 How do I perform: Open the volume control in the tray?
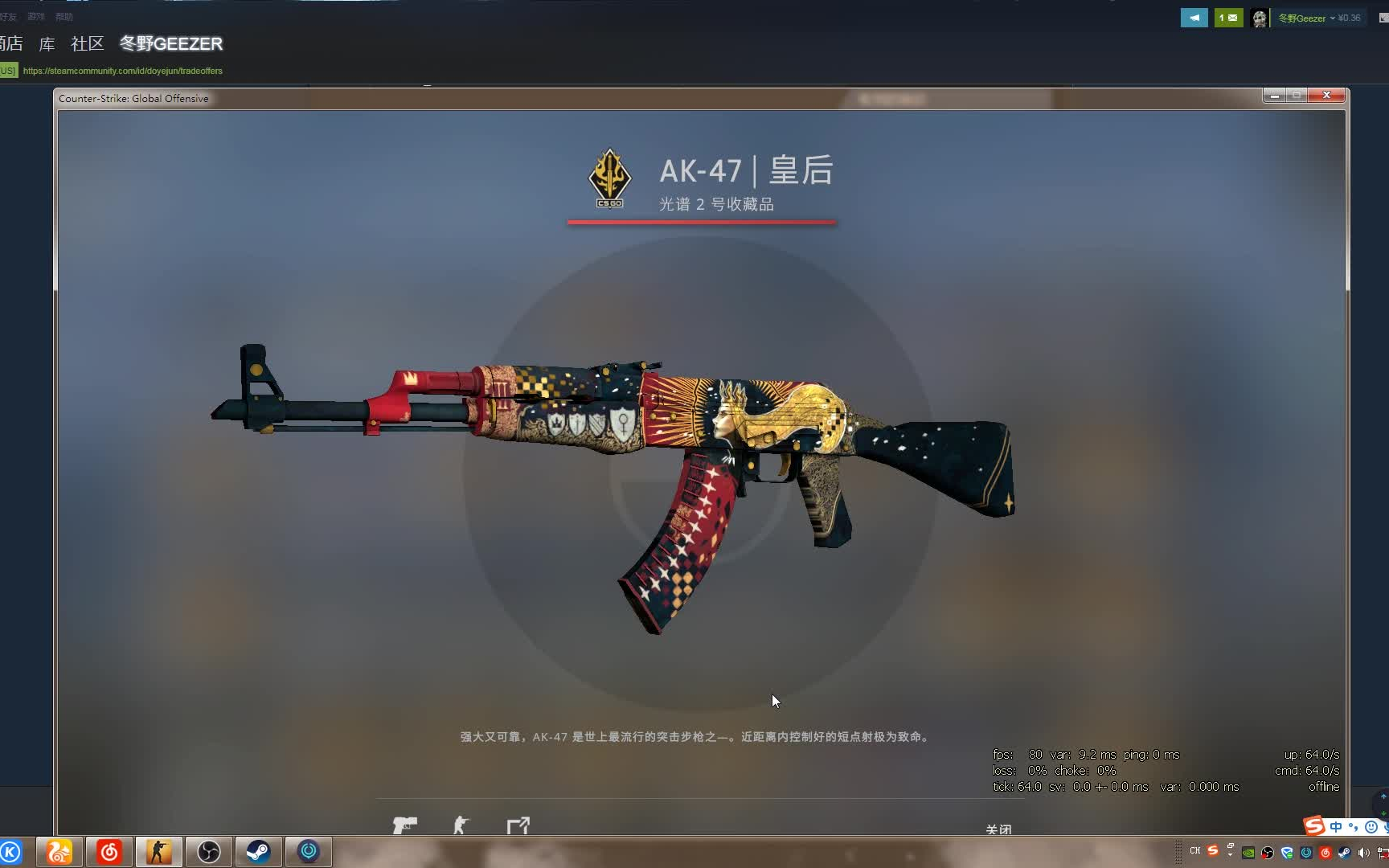click(x=1362, y=854)
